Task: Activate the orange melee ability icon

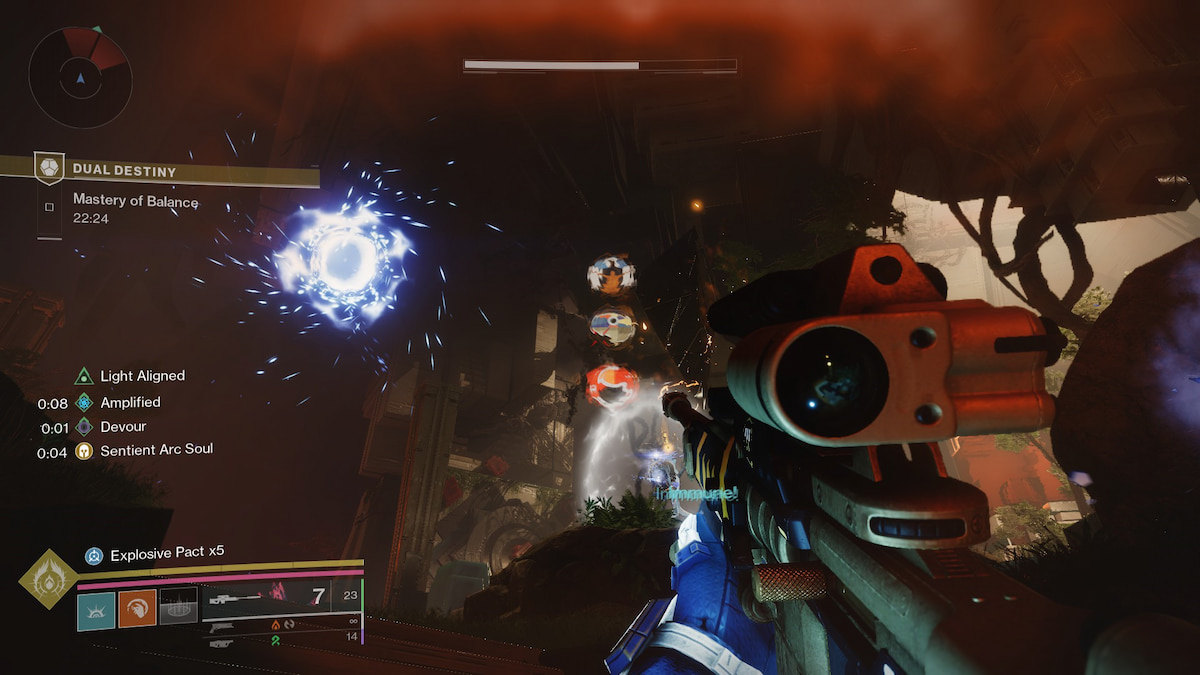Action: click(x=137, y=608)
